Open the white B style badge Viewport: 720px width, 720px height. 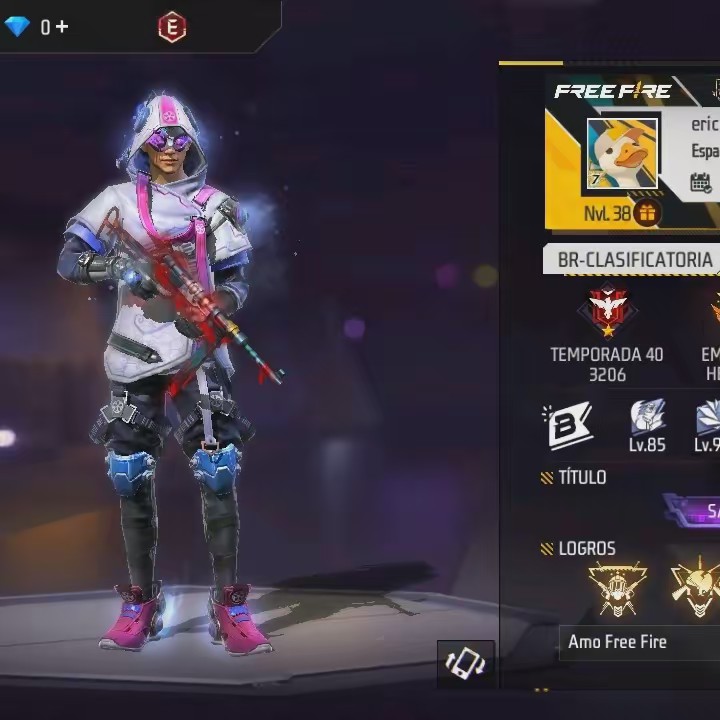click(x=568, y=424)
